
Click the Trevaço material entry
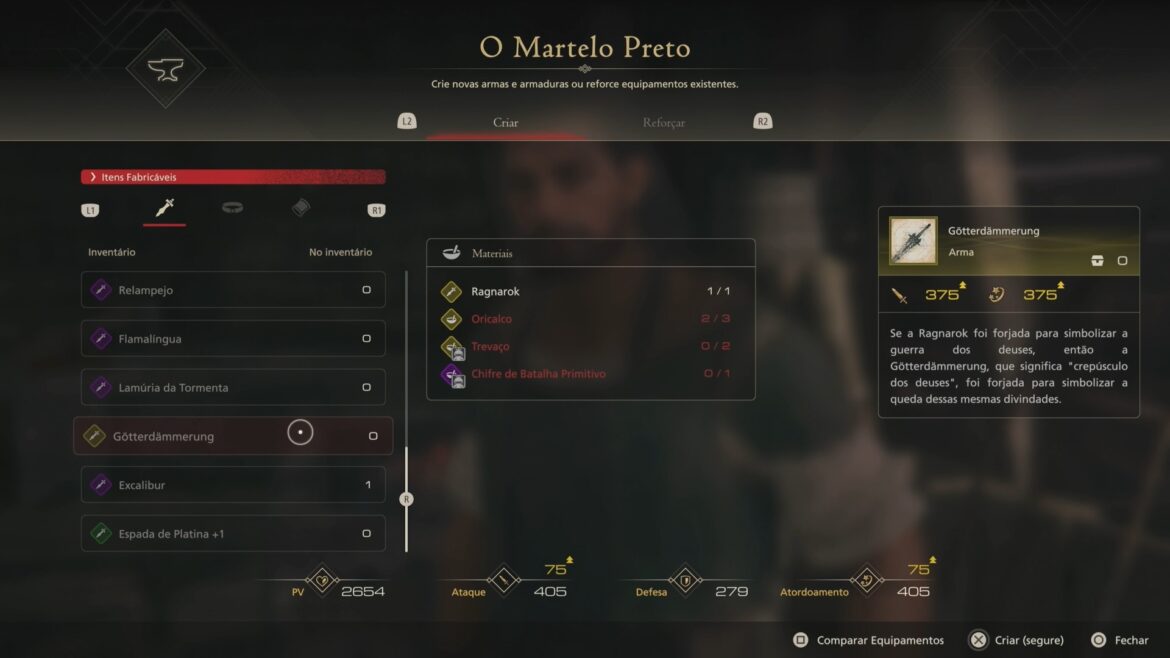(x=590, y=346)
